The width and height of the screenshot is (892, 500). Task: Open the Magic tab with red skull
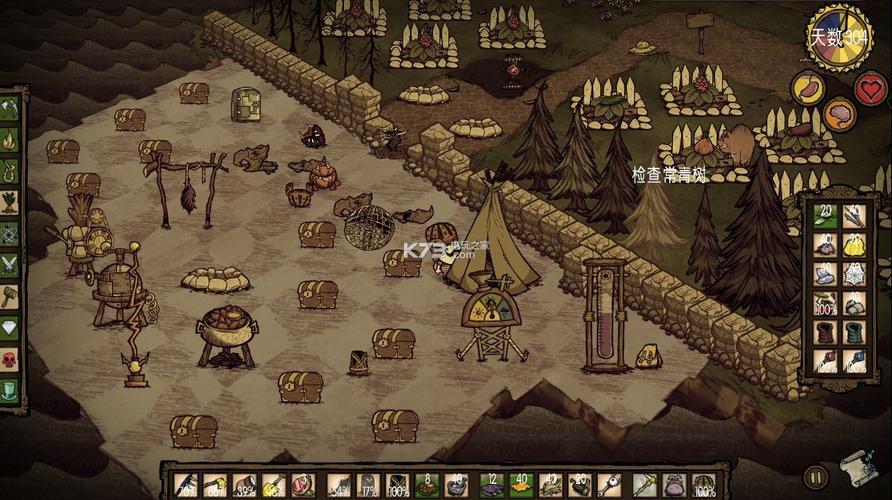tap(10, 358)
